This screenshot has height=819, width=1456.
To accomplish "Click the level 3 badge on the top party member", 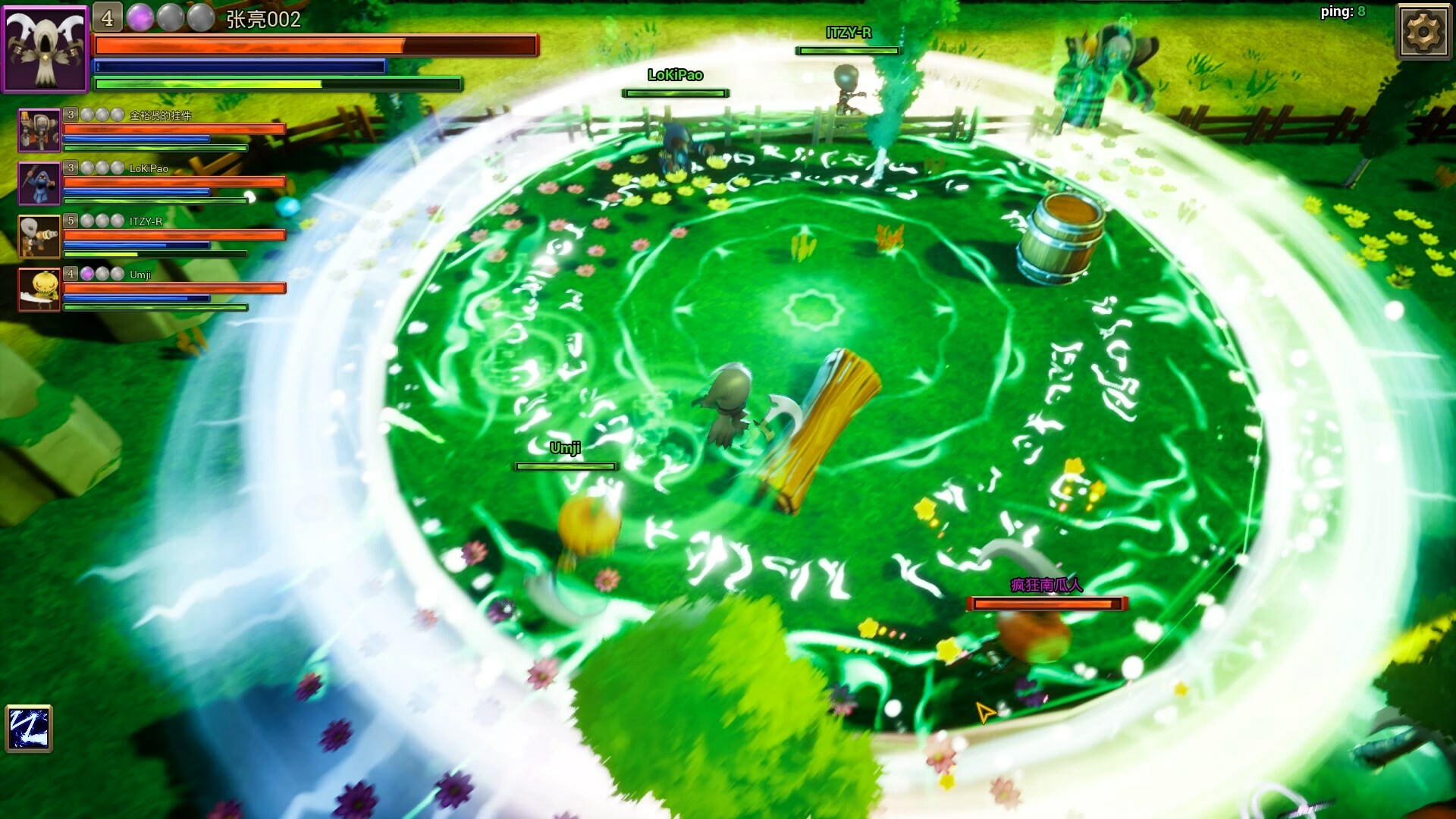I will pos(70,115).
